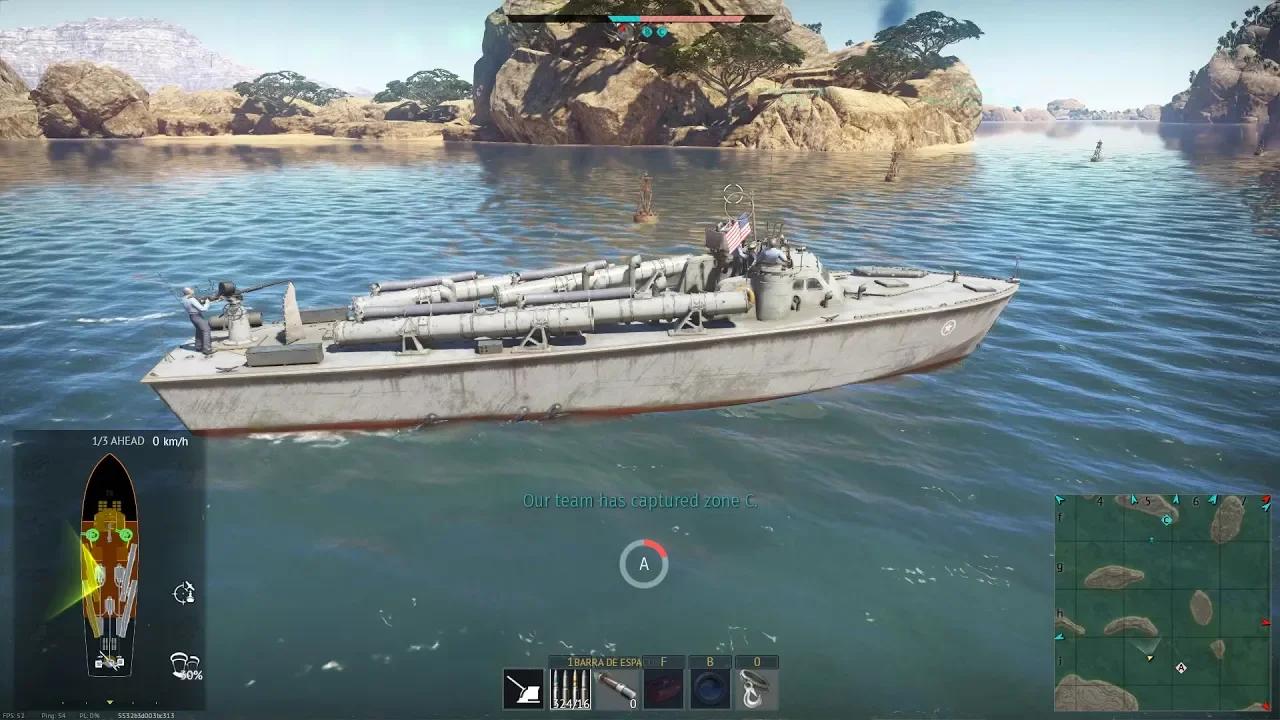Screen dimensions: 1280x720
Task: Click the red enemy arrow on the minimap
Action: click(x=1264, y=623)
